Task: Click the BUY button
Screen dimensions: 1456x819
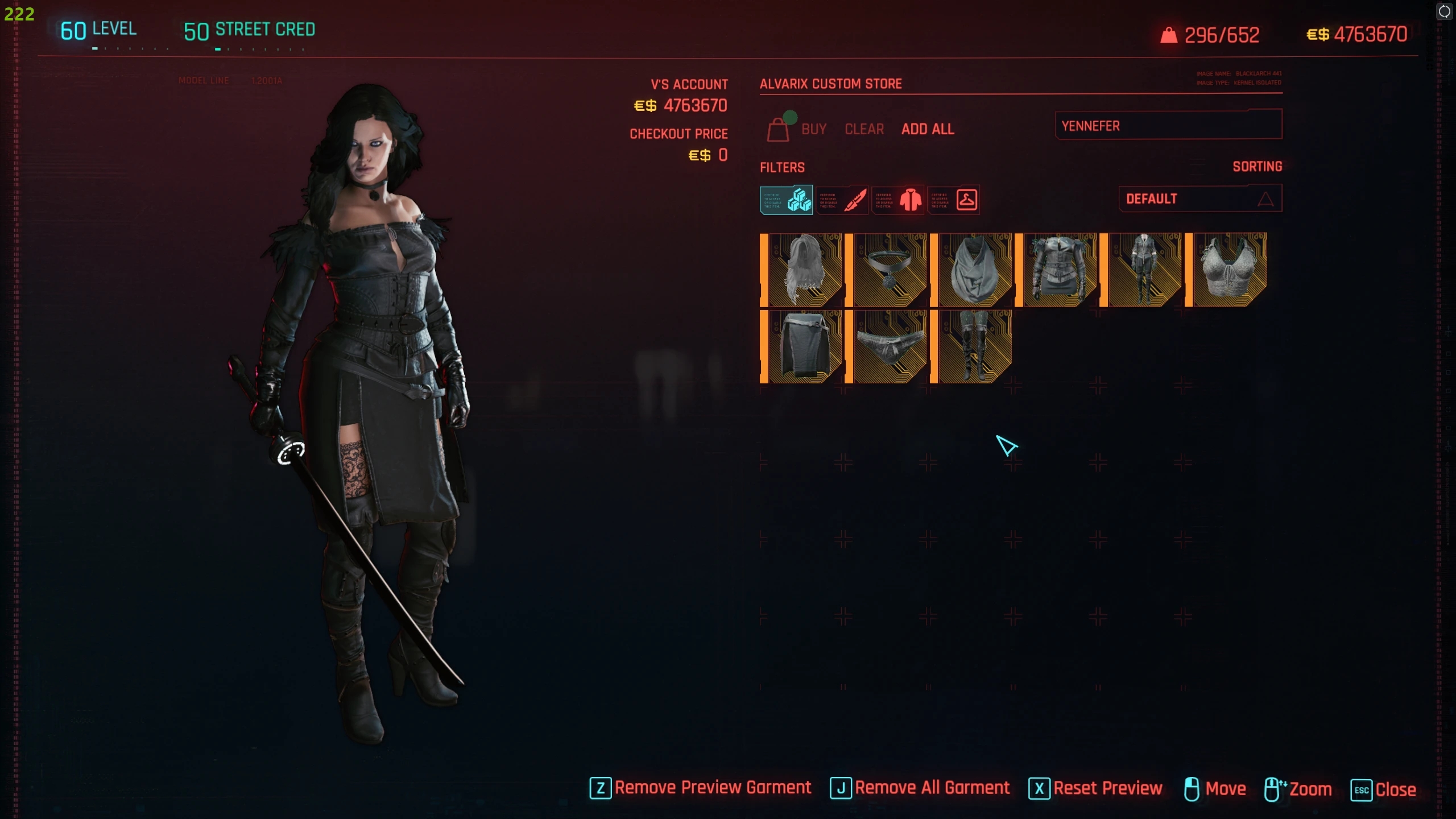Action: tap(813, 129)
